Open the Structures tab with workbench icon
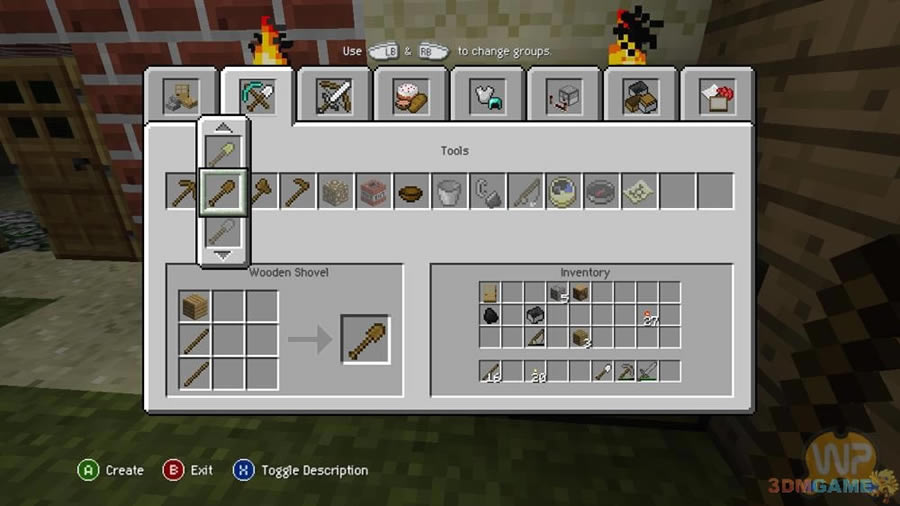Viewport: 900px width, 506px height. [181, 96]
